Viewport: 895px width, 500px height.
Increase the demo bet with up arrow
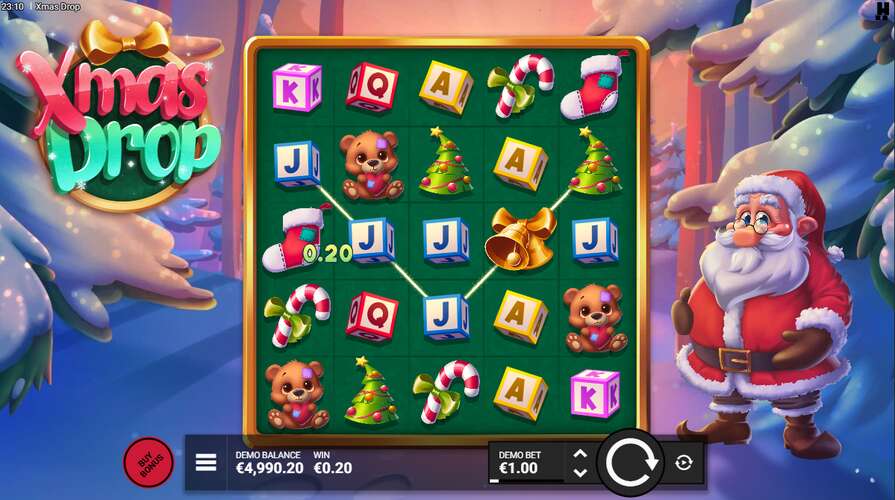tap(580, 453)
